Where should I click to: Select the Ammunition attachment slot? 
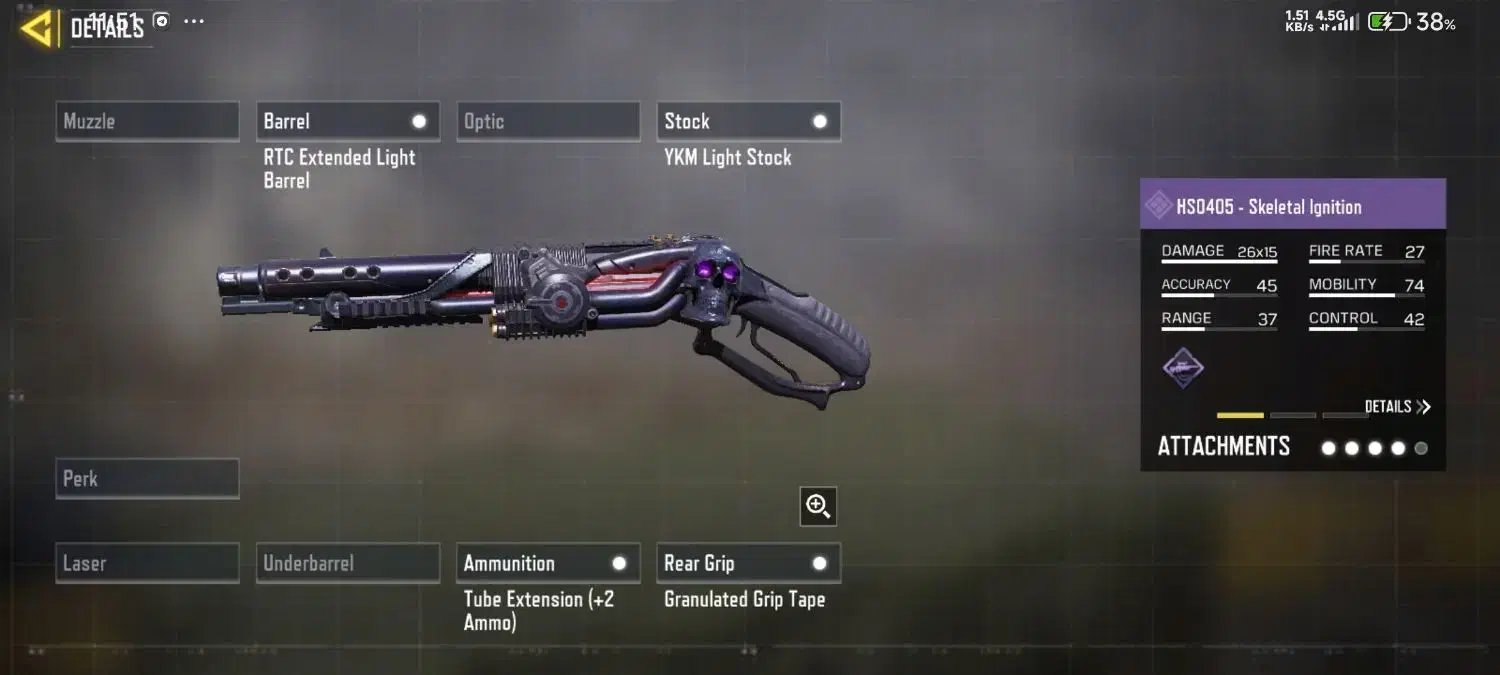pyautogui.click(x=547, y=563)
